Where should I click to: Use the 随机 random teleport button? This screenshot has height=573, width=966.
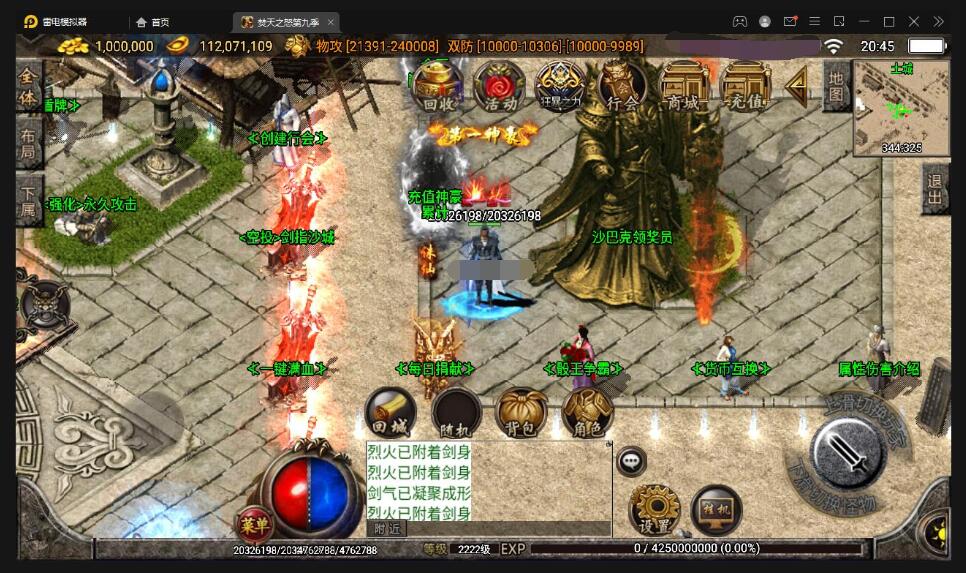[x=455, y=411]
